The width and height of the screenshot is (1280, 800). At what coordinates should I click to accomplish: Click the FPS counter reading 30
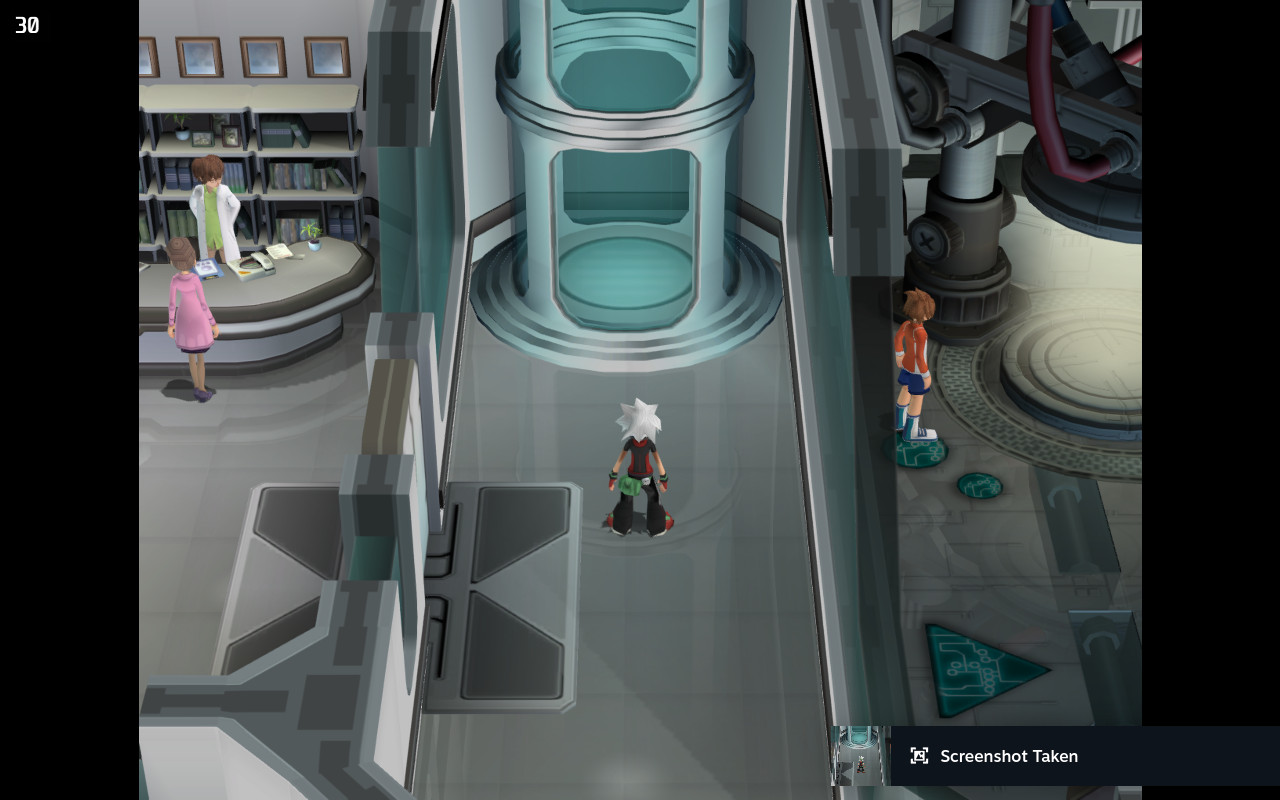26,25
